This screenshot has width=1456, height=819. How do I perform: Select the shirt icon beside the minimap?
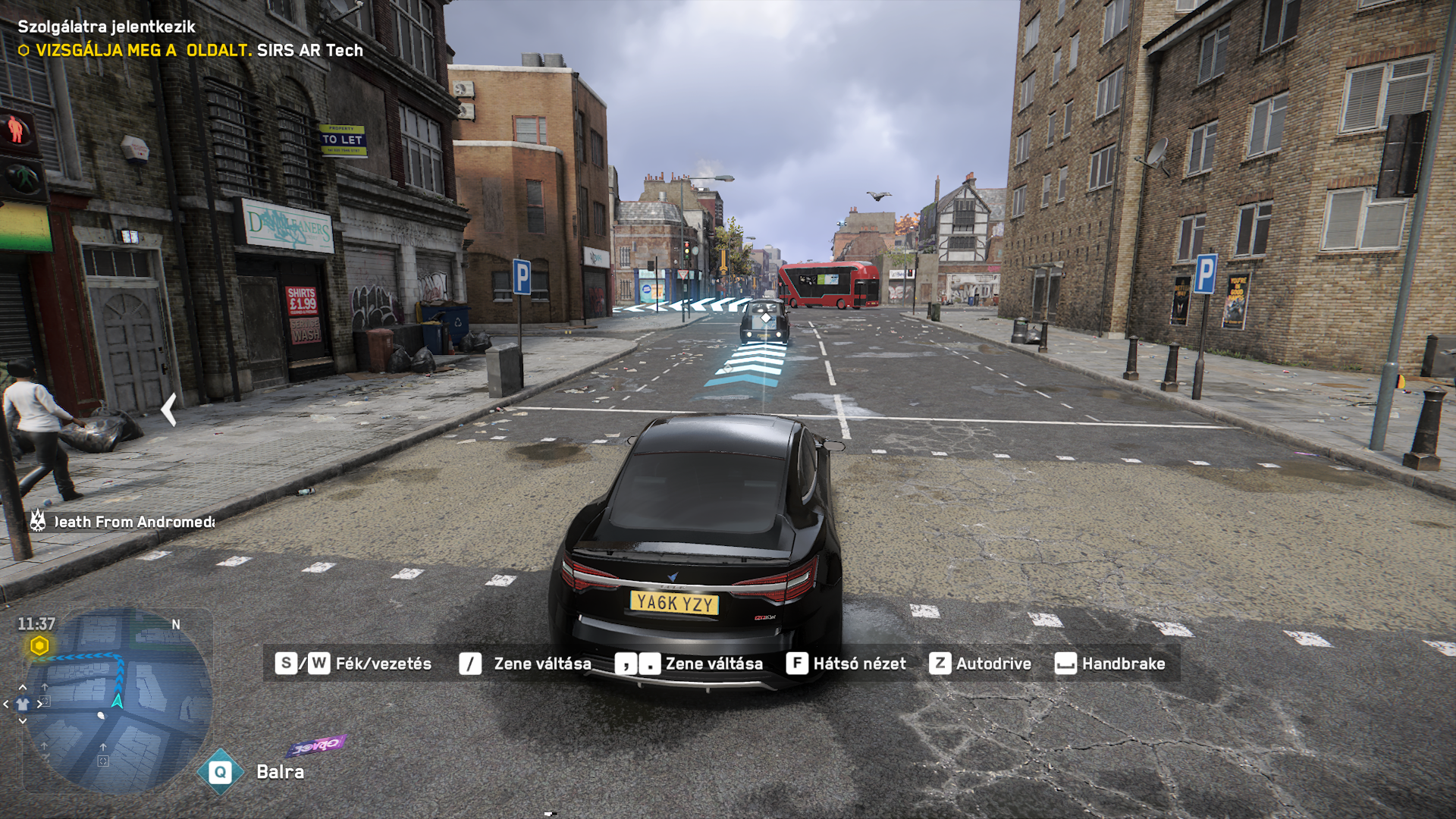pyautogui.click(x=23, y=704)
